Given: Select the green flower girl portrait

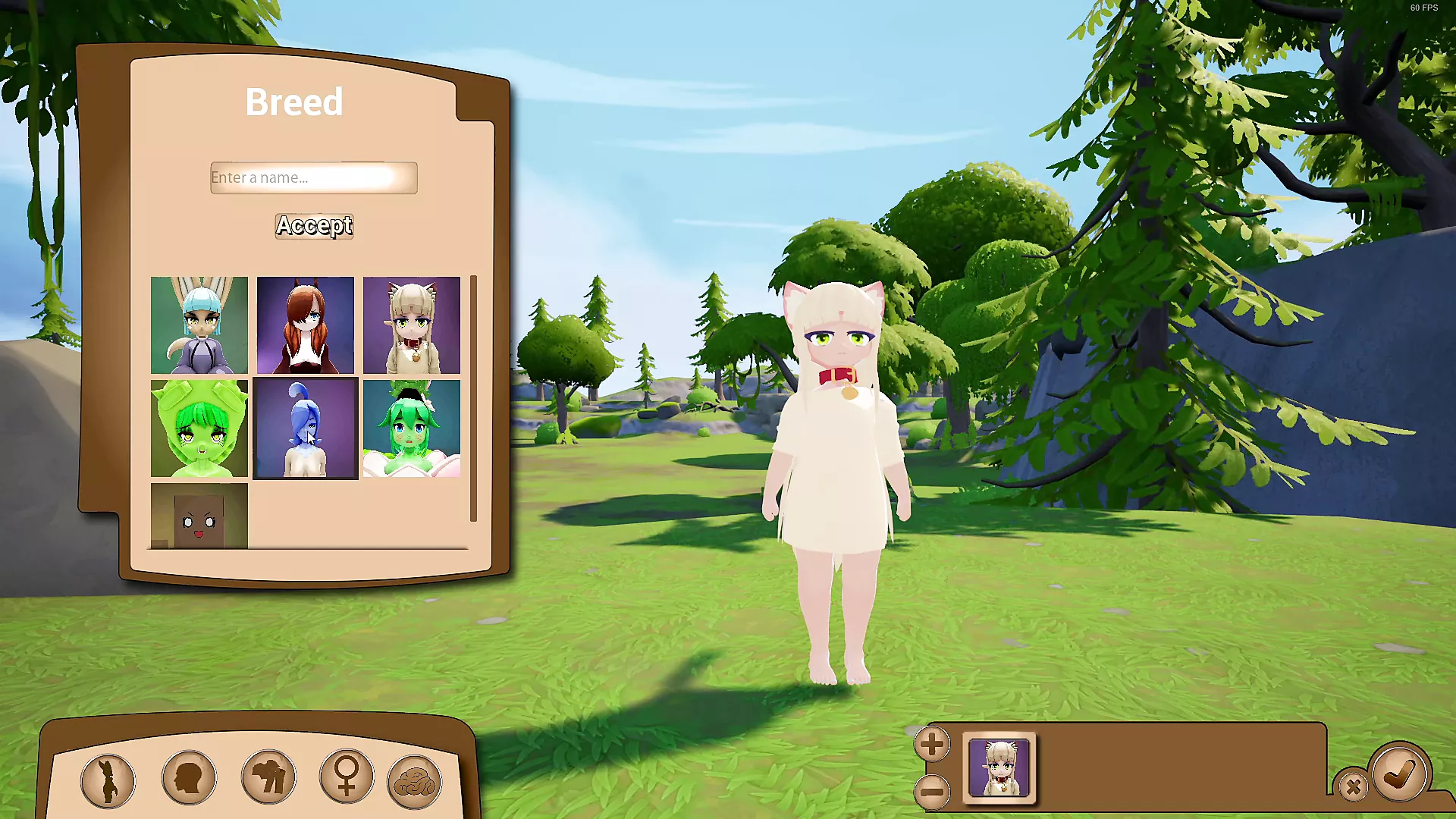Looking at the screenshot, I should click(x=411, y=428).
